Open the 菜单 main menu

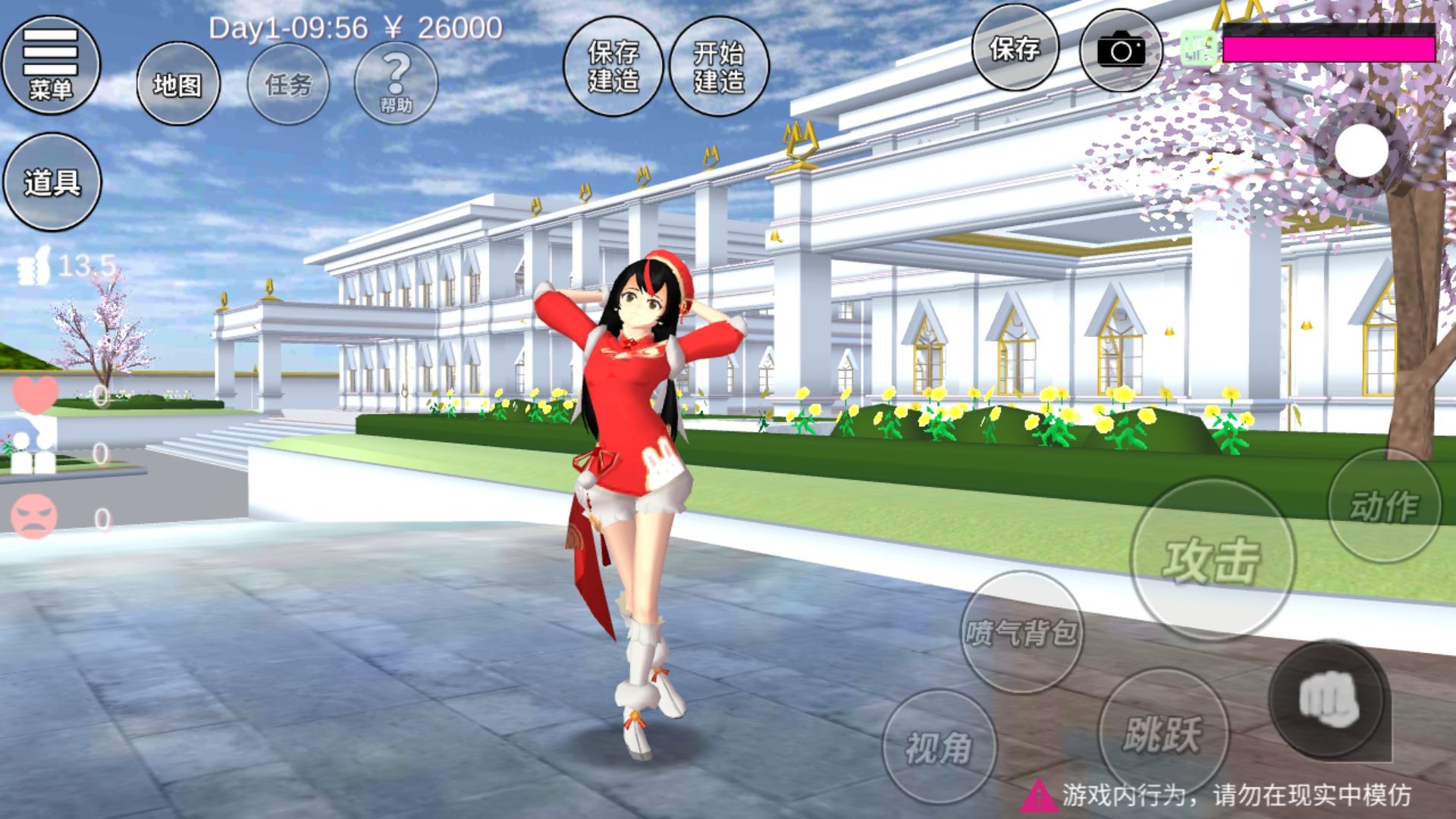pyautogui.click(x=51, y=66)
